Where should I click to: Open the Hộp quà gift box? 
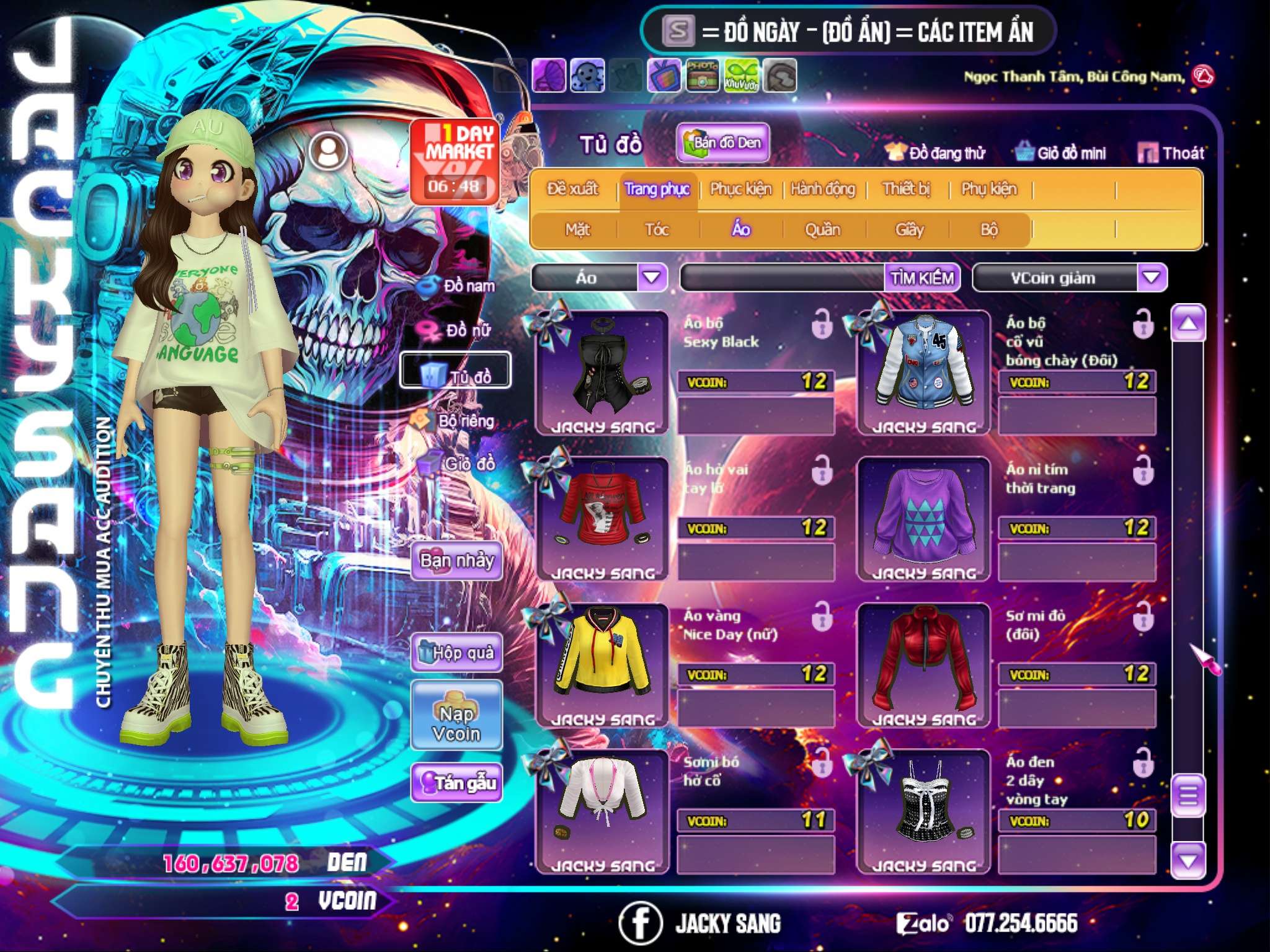tap(456, 652)
